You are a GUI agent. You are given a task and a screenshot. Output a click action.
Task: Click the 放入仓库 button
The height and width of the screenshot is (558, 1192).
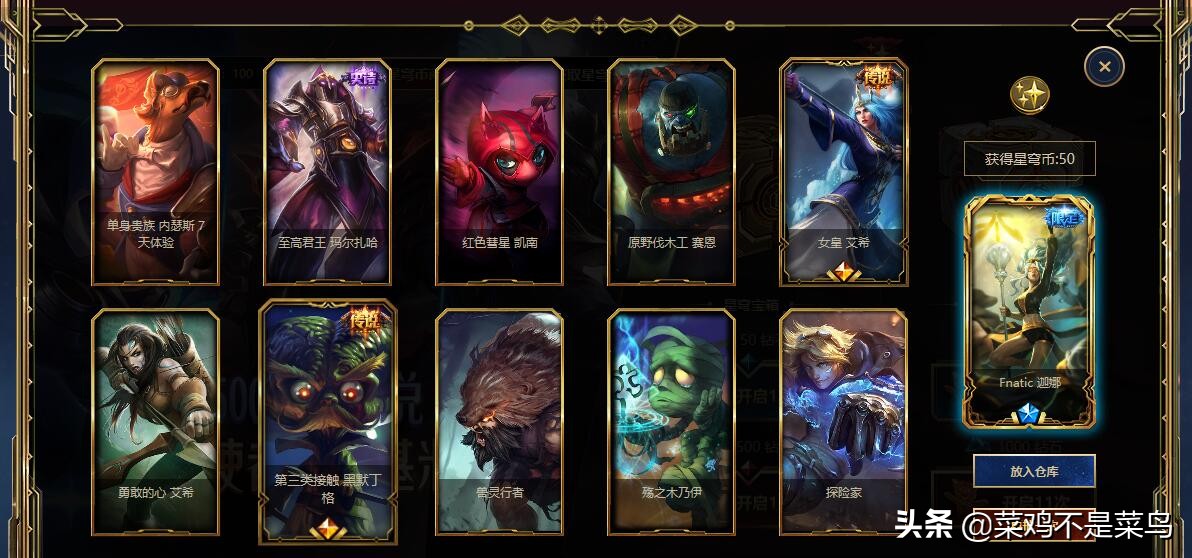pos(1034,470)
